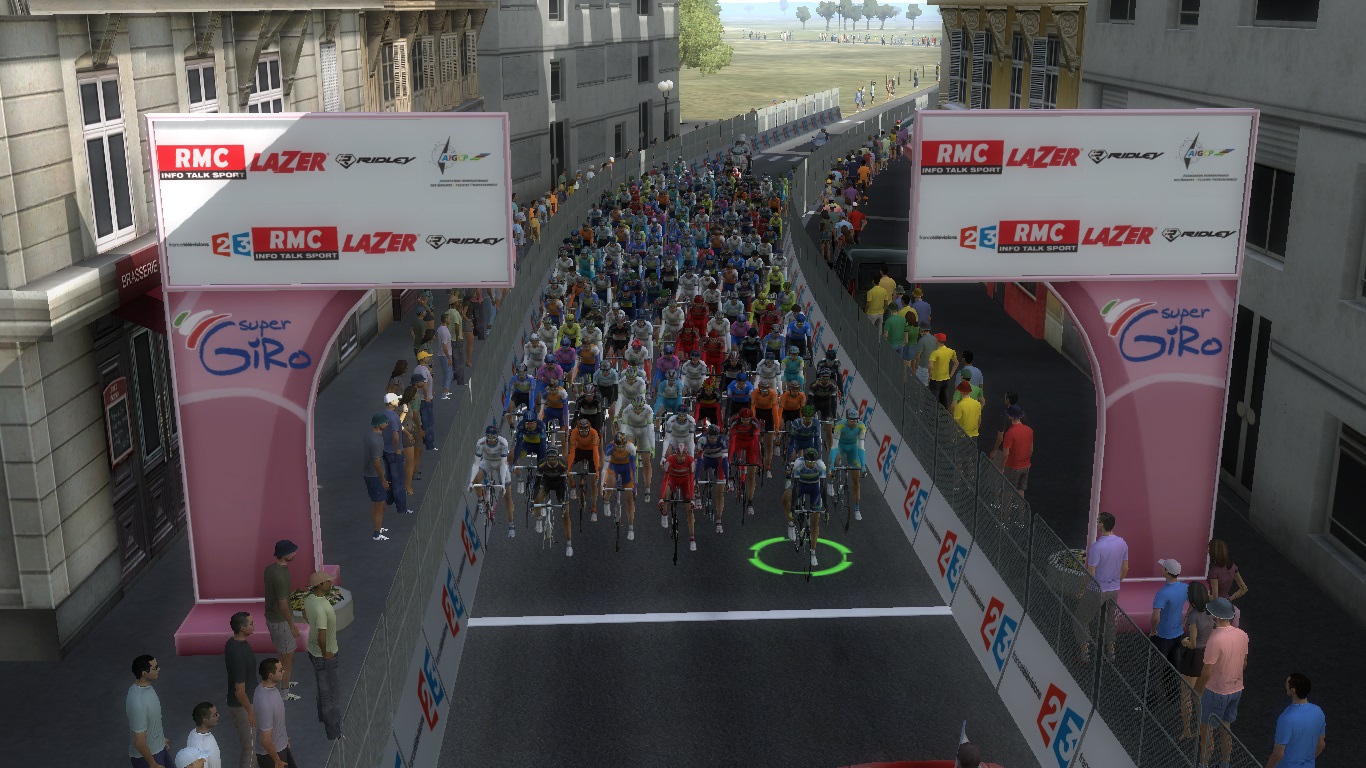Image resolution: width=1366 pixels, height=768 pixels.
Task: Select the rider with the green selection ring
Action: [806, 497]
